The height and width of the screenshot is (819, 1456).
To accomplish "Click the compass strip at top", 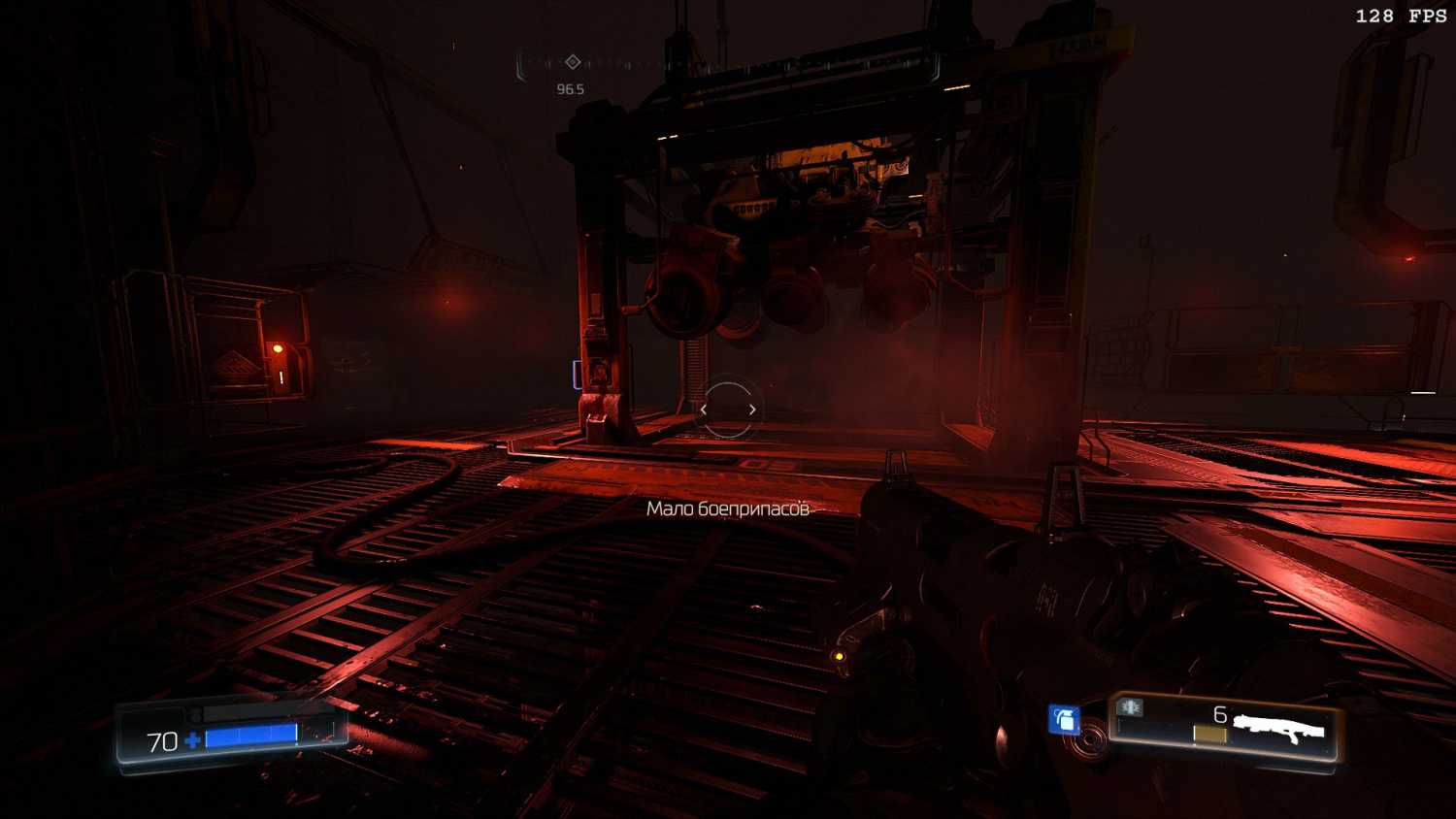I will [728, 64].
